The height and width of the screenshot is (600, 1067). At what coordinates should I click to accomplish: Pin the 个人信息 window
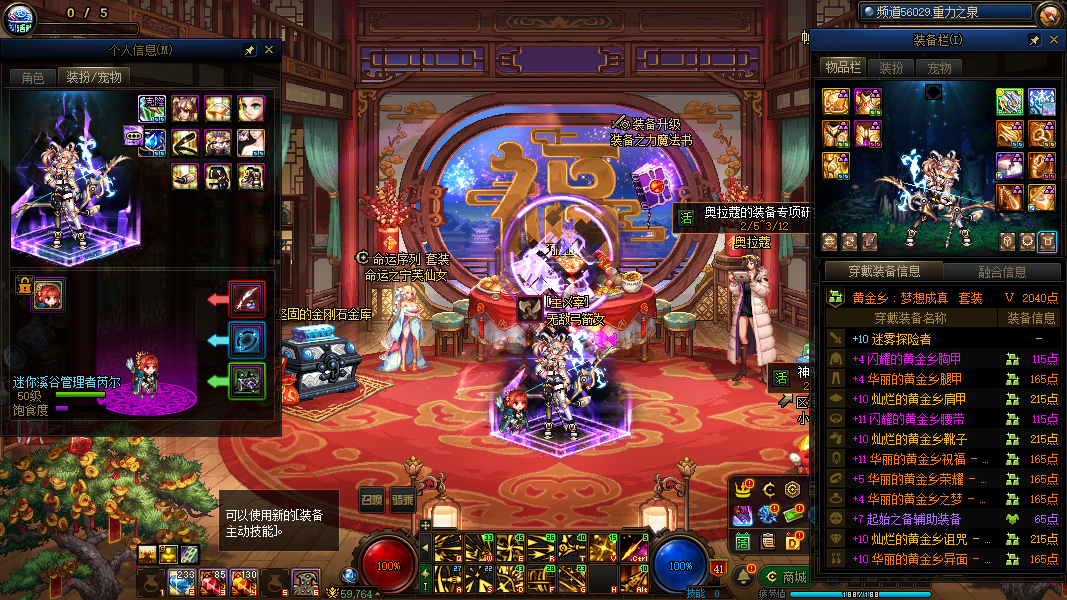point(250,49)
